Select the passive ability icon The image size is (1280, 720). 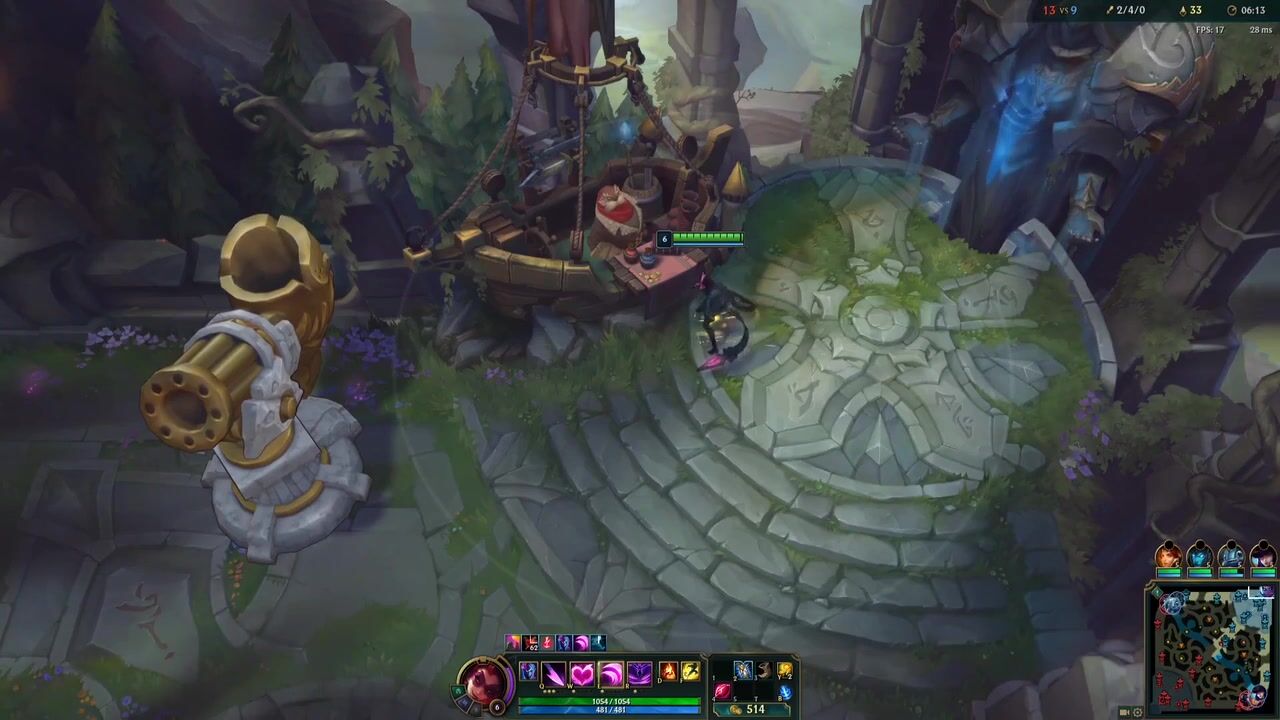529,672
